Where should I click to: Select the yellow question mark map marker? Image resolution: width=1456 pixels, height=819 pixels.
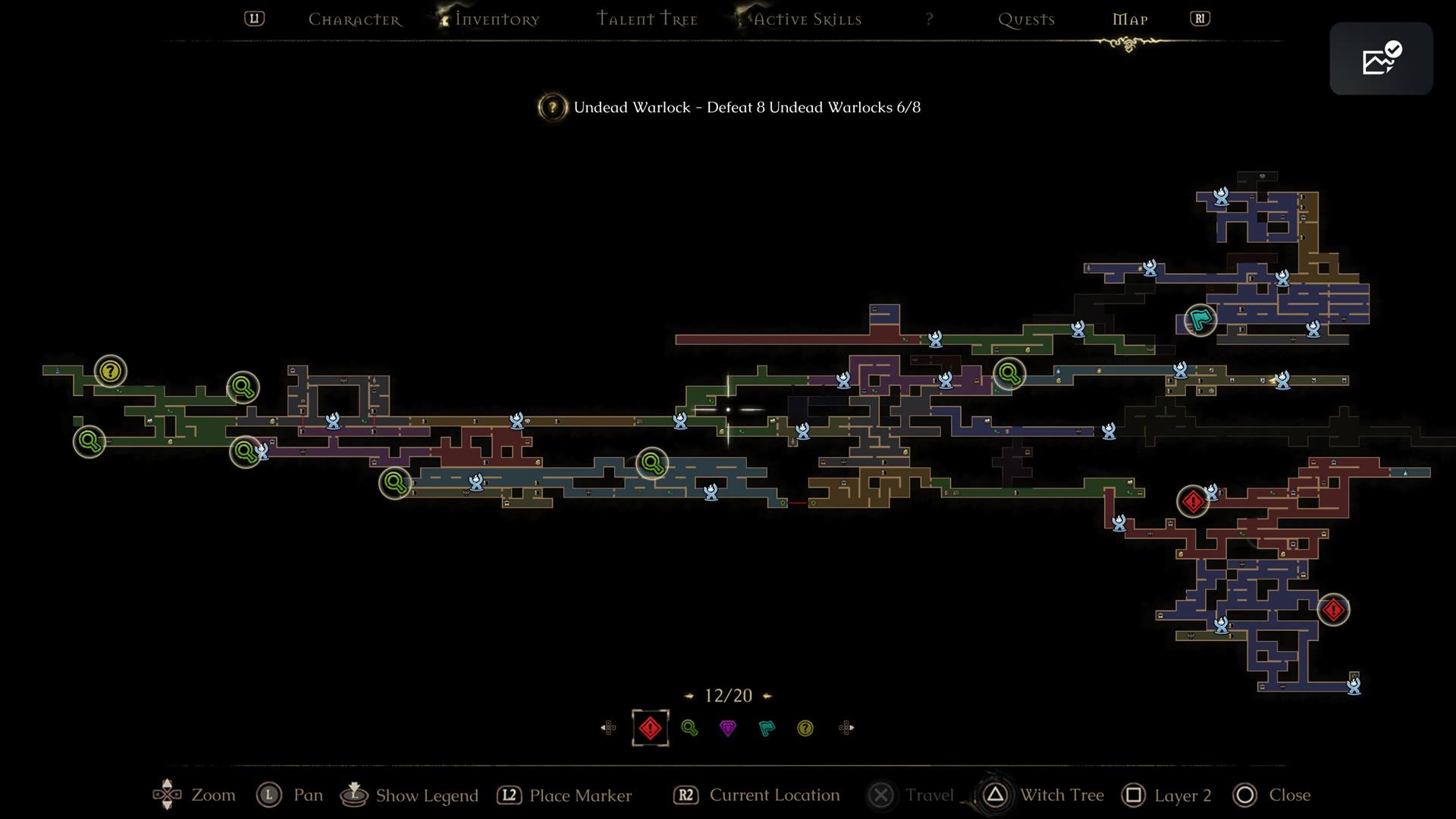[x=111, y=371]
